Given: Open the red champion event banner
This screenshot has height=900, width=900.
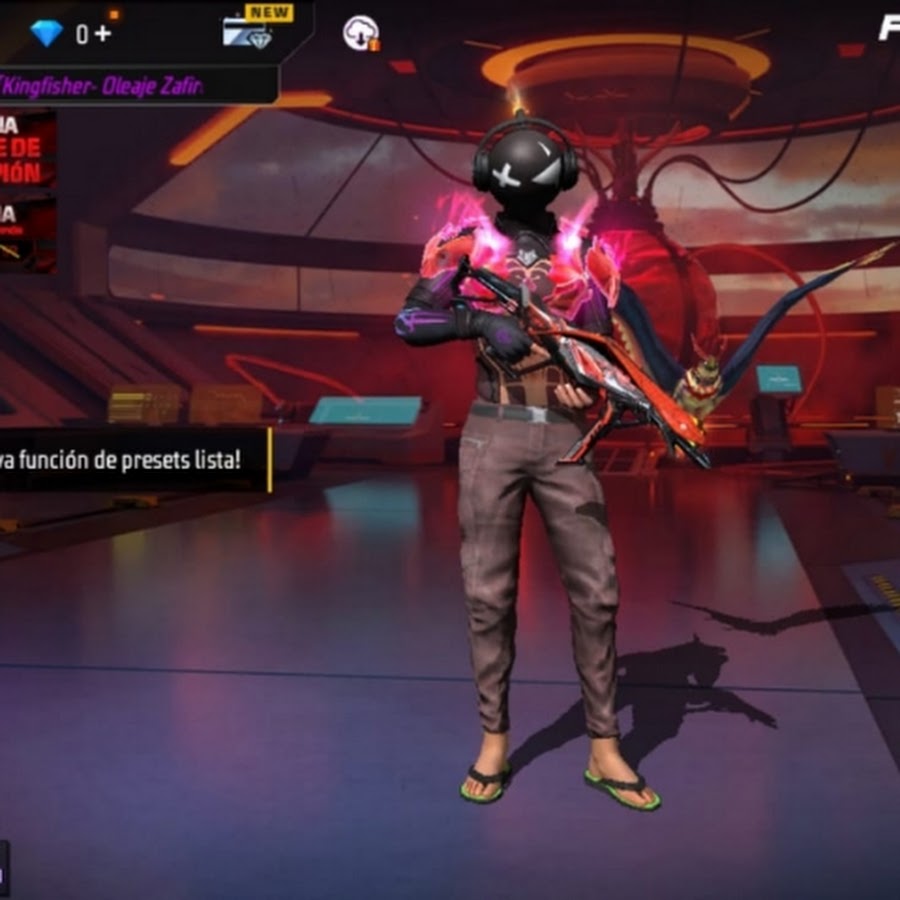Looking at the screenshot, I should [x=28, y=152].
